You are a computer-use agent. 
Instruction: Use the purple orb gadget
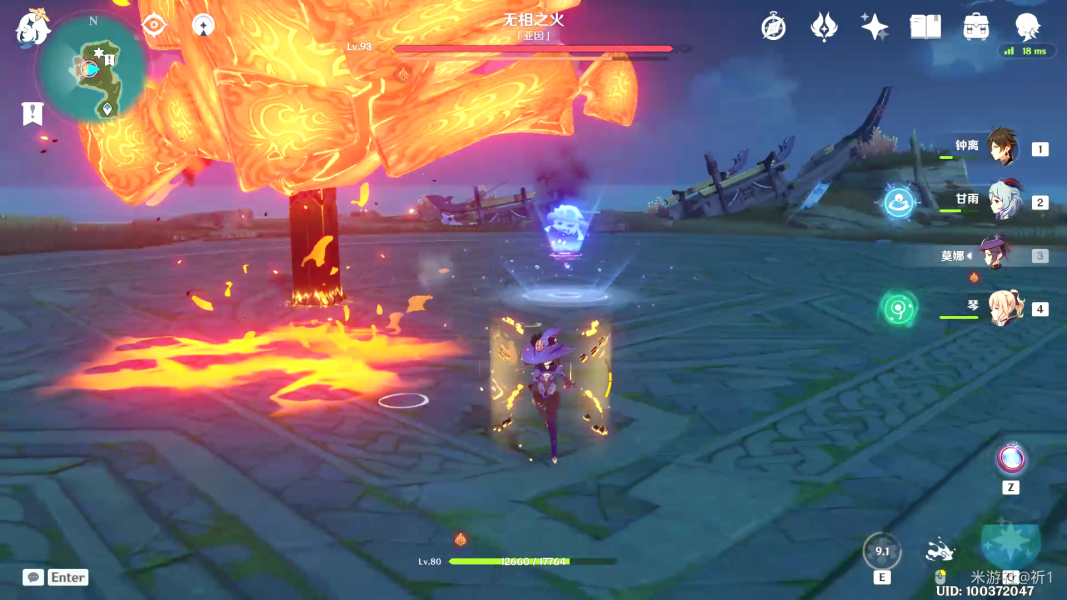[x=1011, y=459]
